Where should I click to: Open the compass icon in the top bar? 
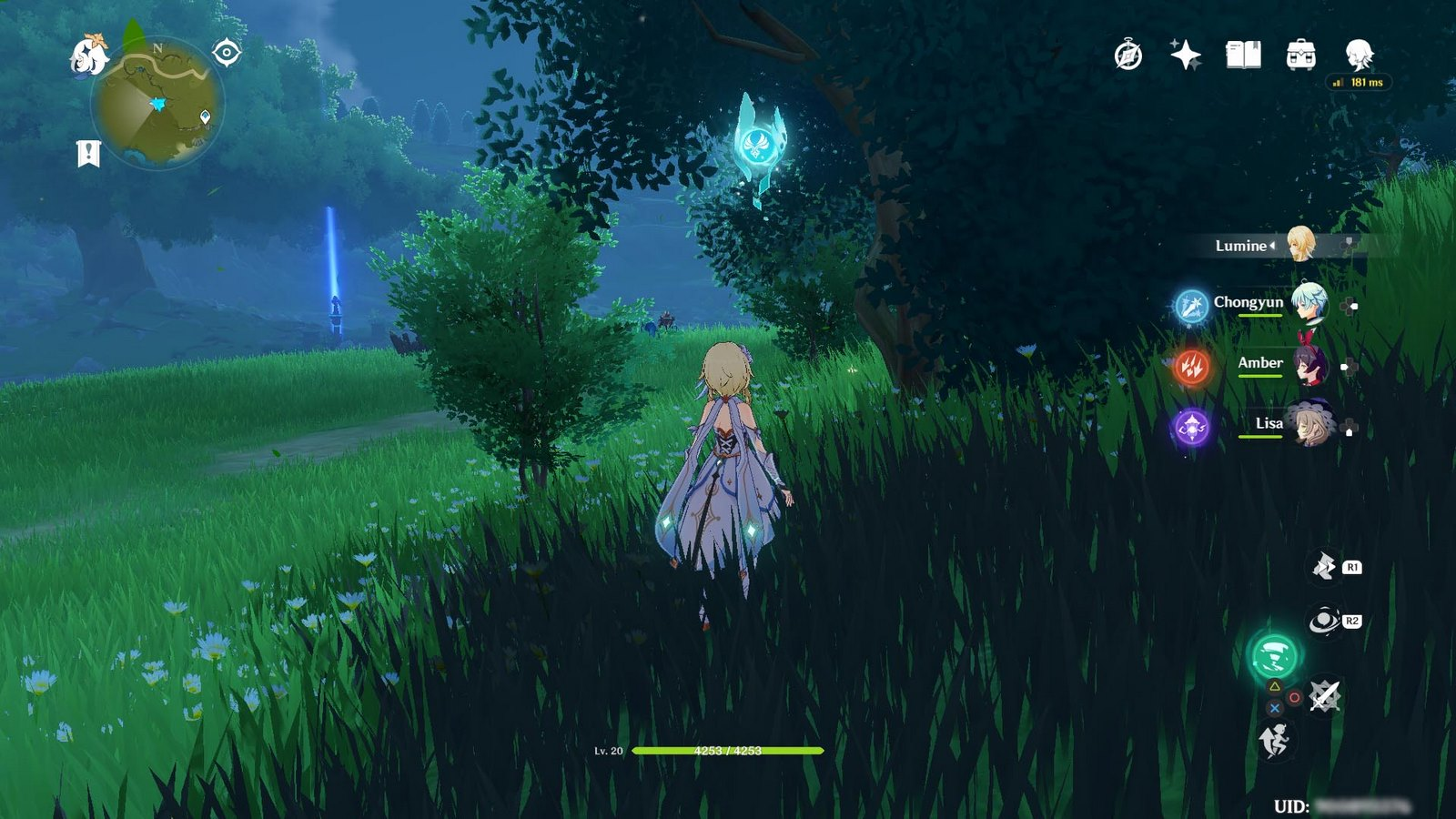coord(1128,56)
